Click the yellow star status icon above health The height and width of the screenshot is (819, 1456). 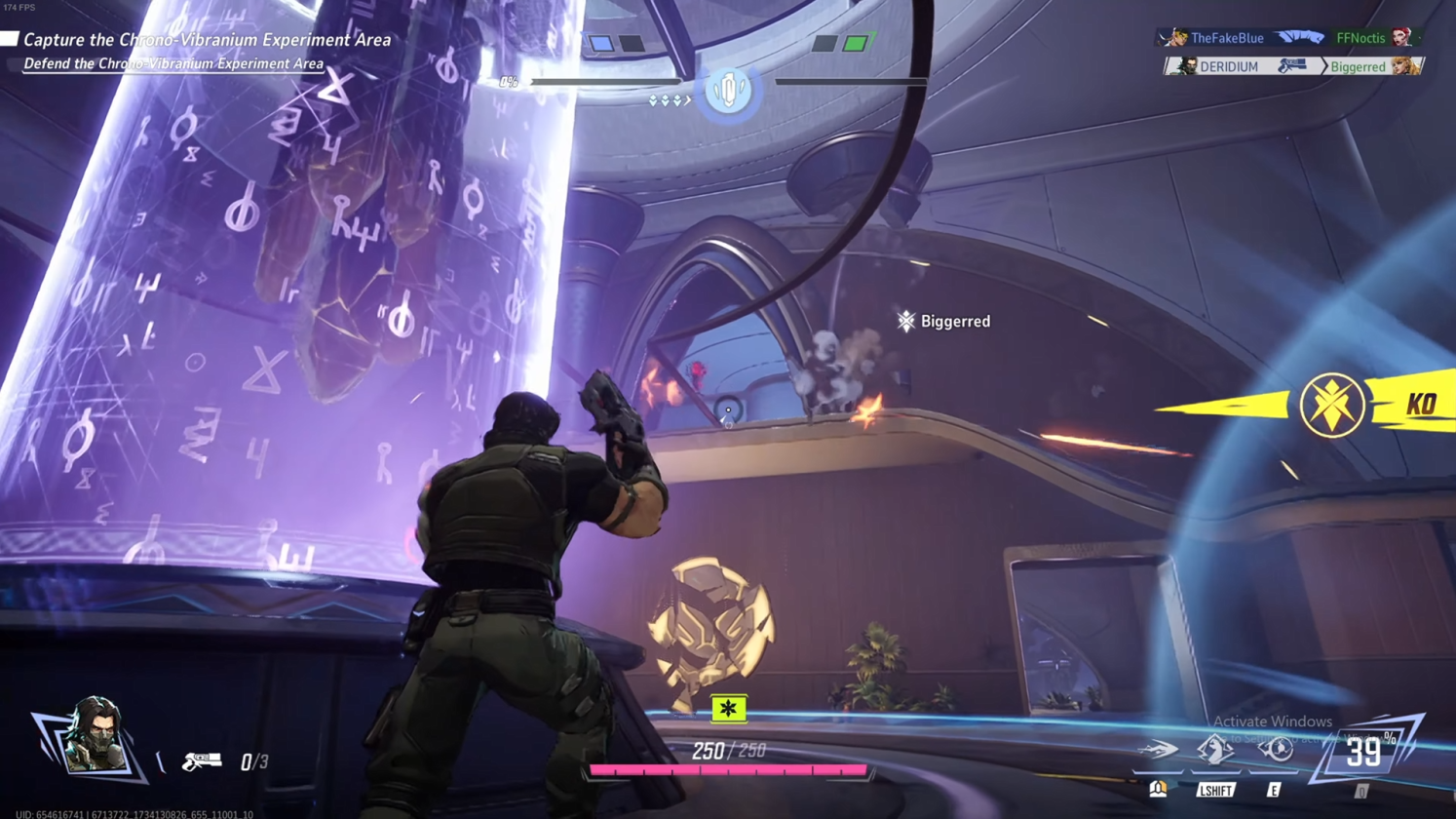728,709
